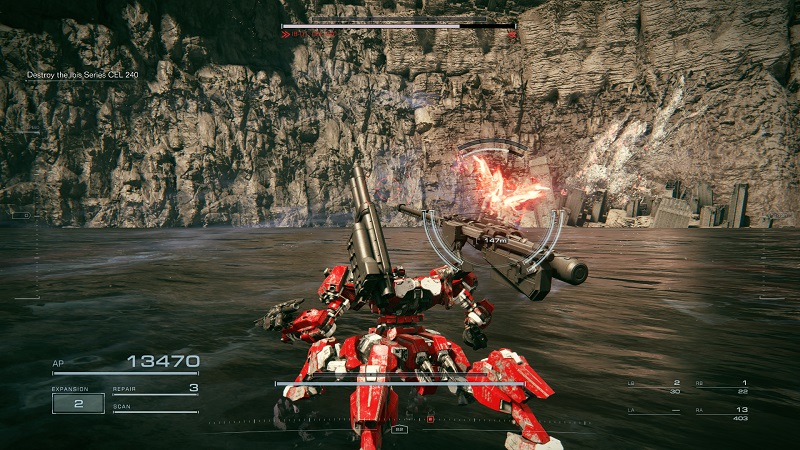
Task: Select the empty LA left-arm weapon slot
Action: [654, 411]
